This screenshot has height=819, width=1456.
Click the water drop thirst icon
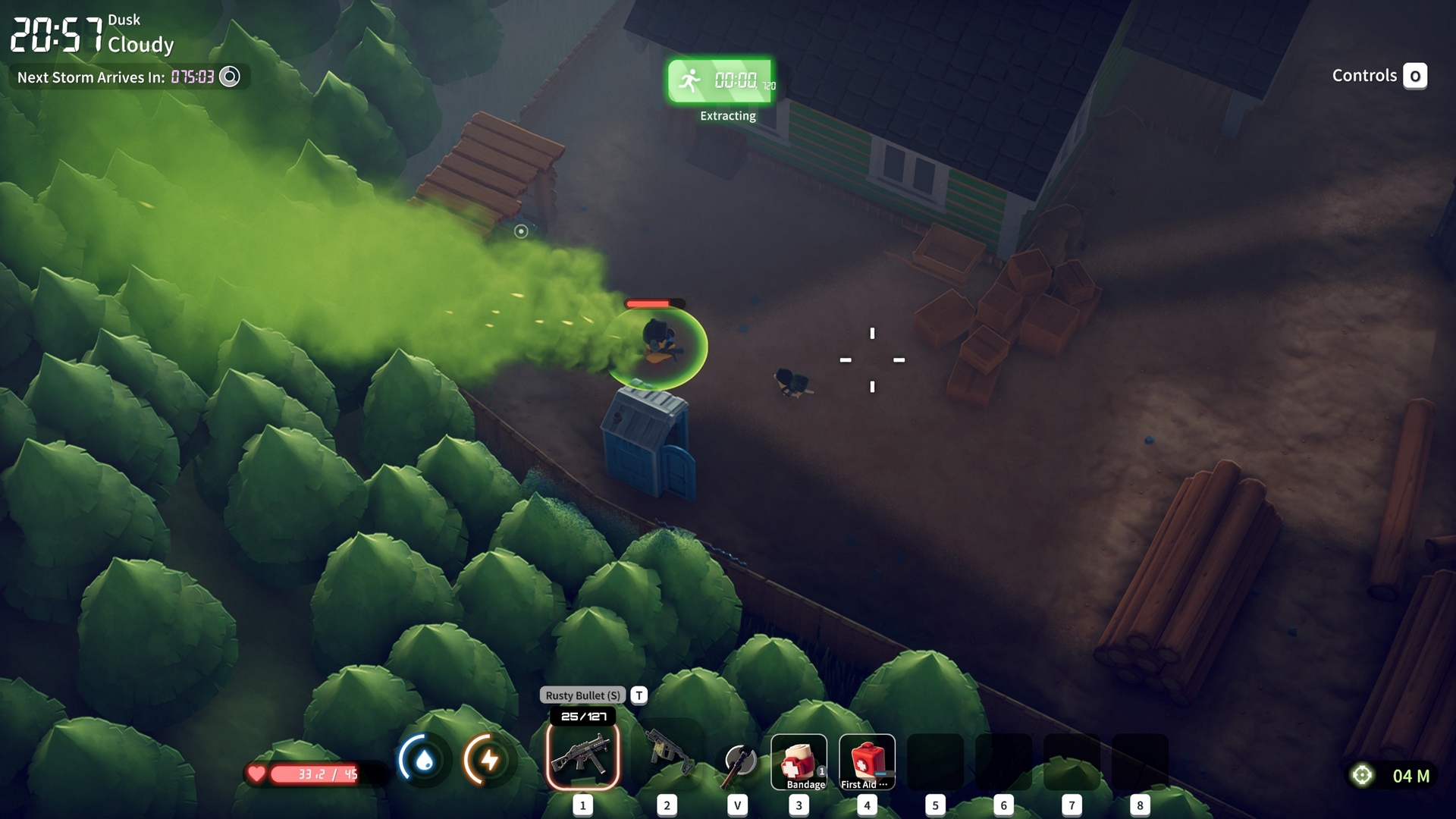click(x=424, y=759)
